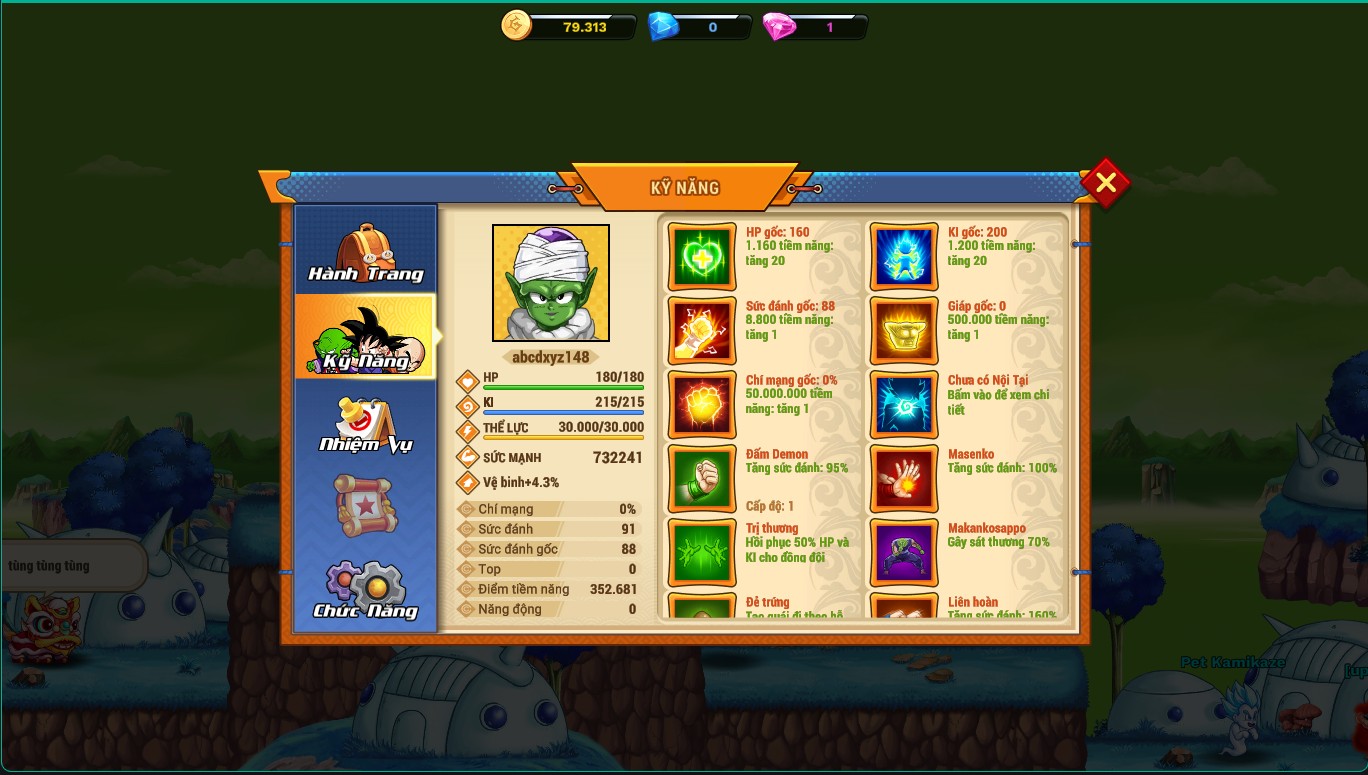Screen dimensions: 1368x775
Task: Click the gold coin currency icon
Action: point(517,26)
